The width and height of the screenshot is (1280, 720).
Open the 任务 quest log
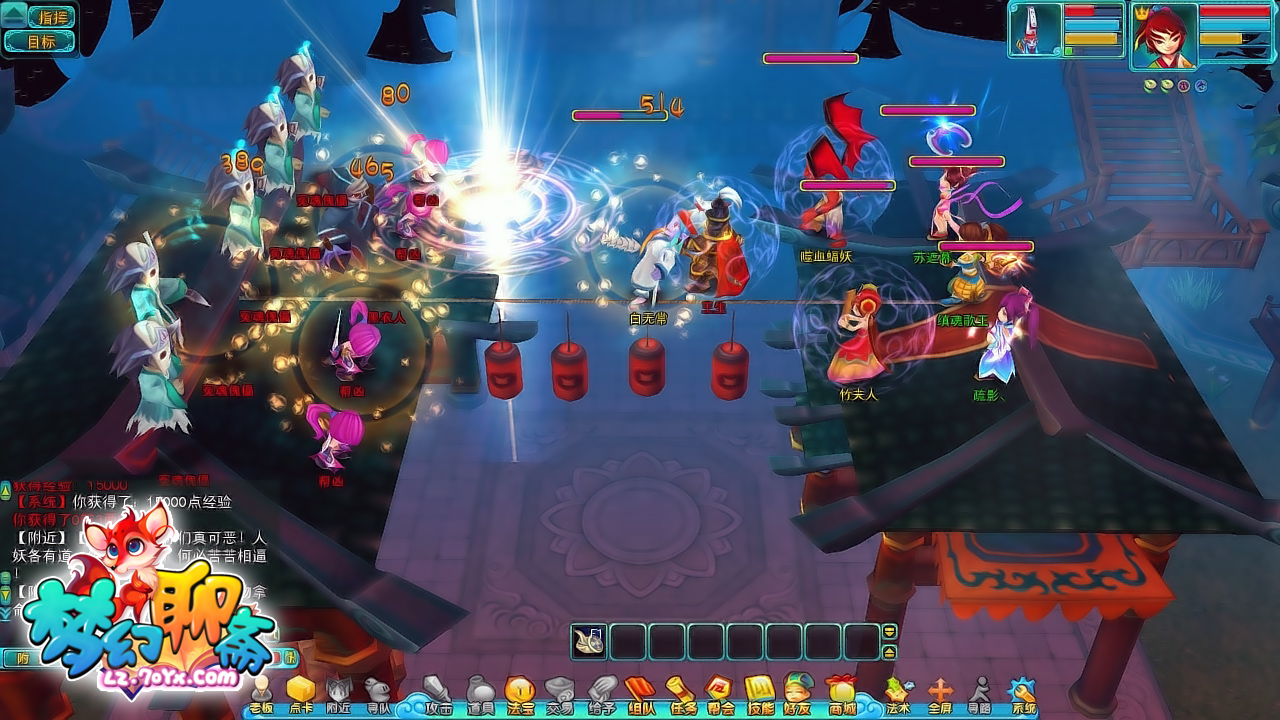pos(681,694)
